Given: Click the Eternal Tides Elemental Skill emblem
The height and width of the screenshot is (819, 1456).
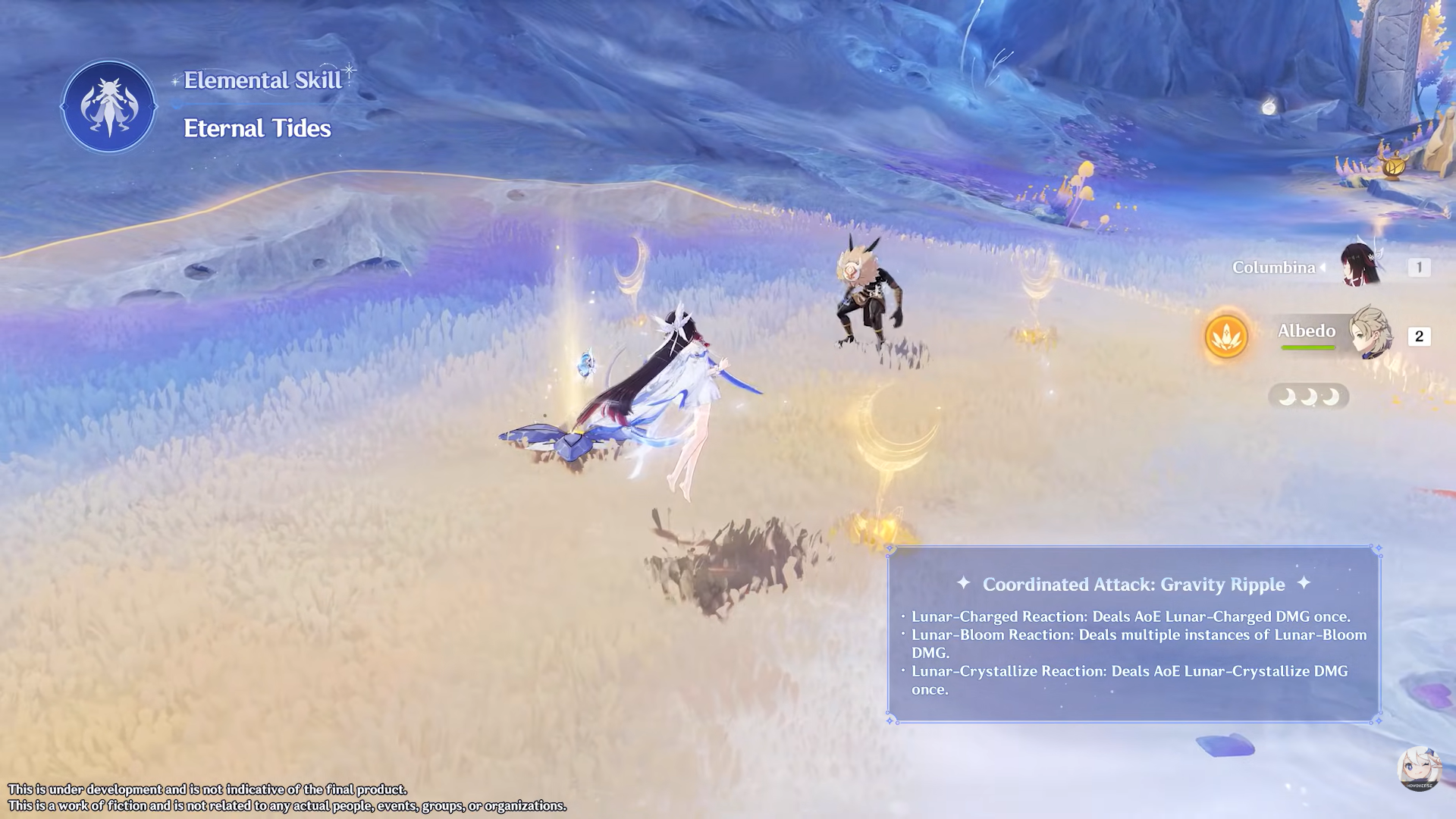Looking at the screenshot, I should click(109, 107).
